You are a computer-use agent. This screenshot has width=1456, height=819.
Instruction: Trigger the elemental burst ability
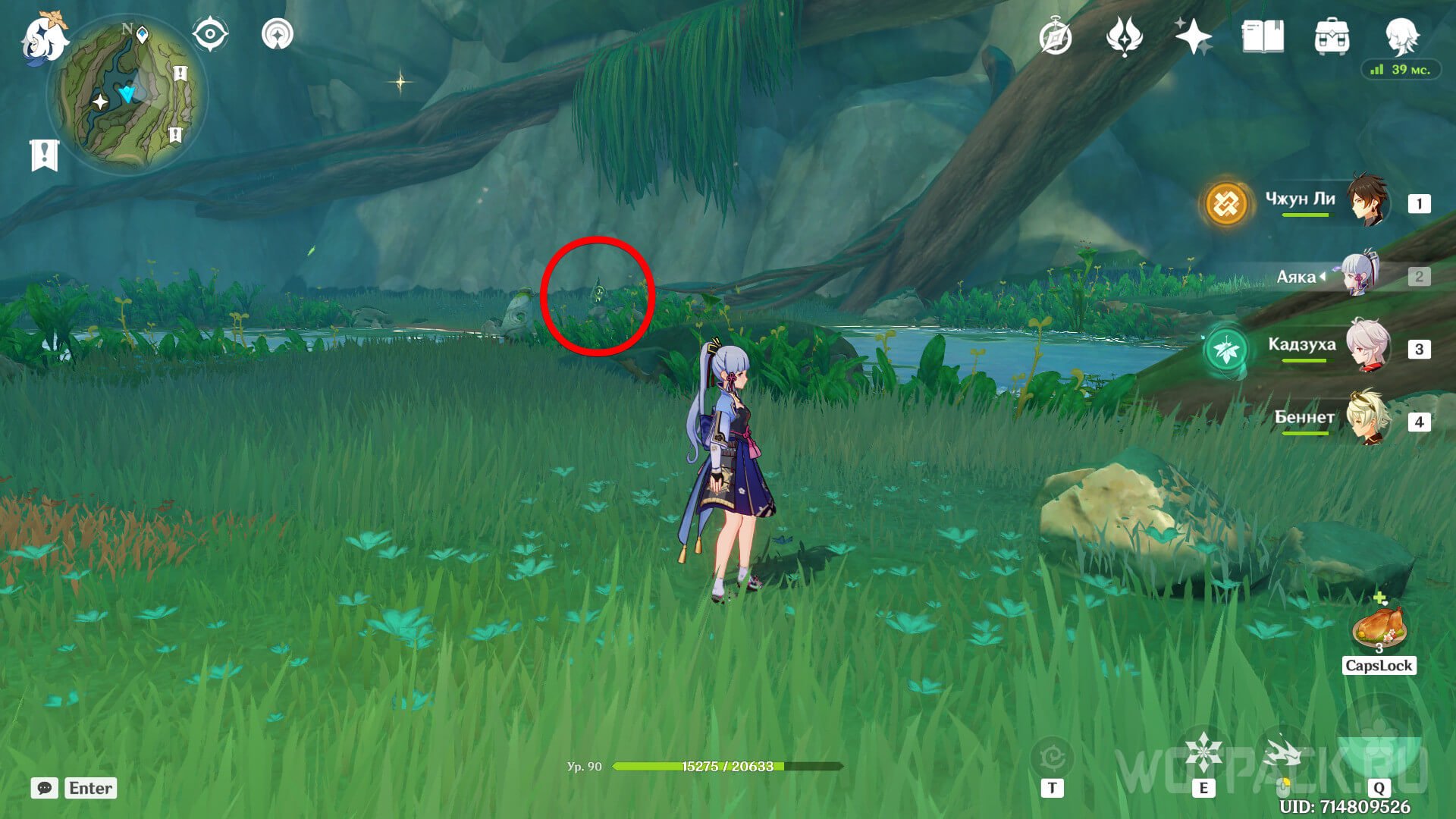tap(1379, 751)
